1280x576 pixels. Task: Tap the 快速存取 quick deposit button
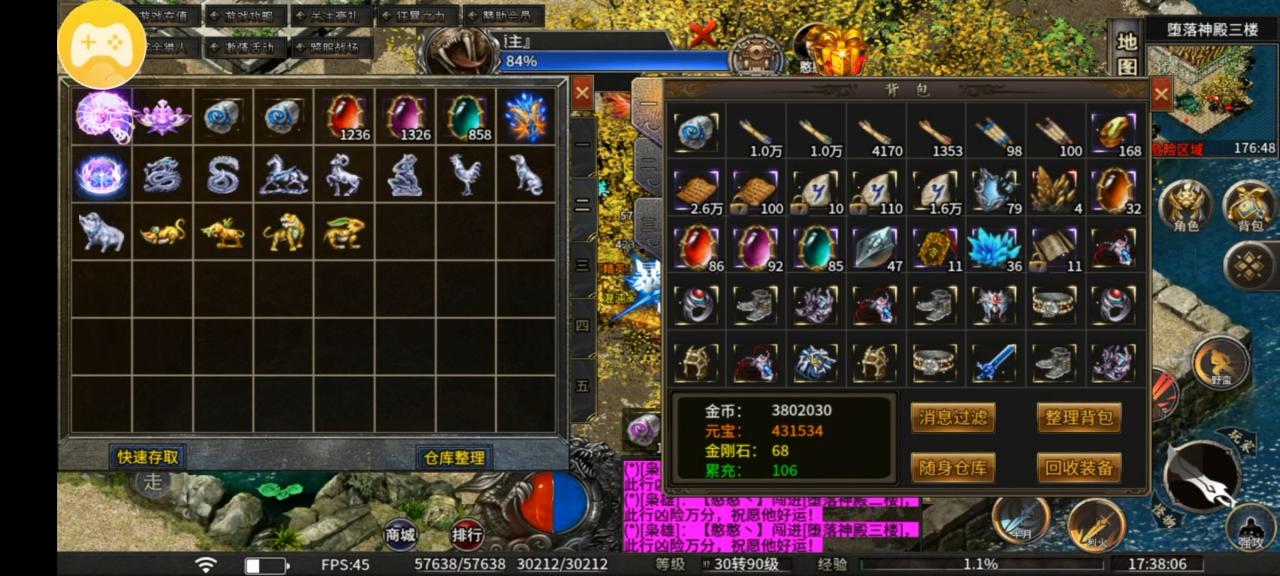point(148,457)
